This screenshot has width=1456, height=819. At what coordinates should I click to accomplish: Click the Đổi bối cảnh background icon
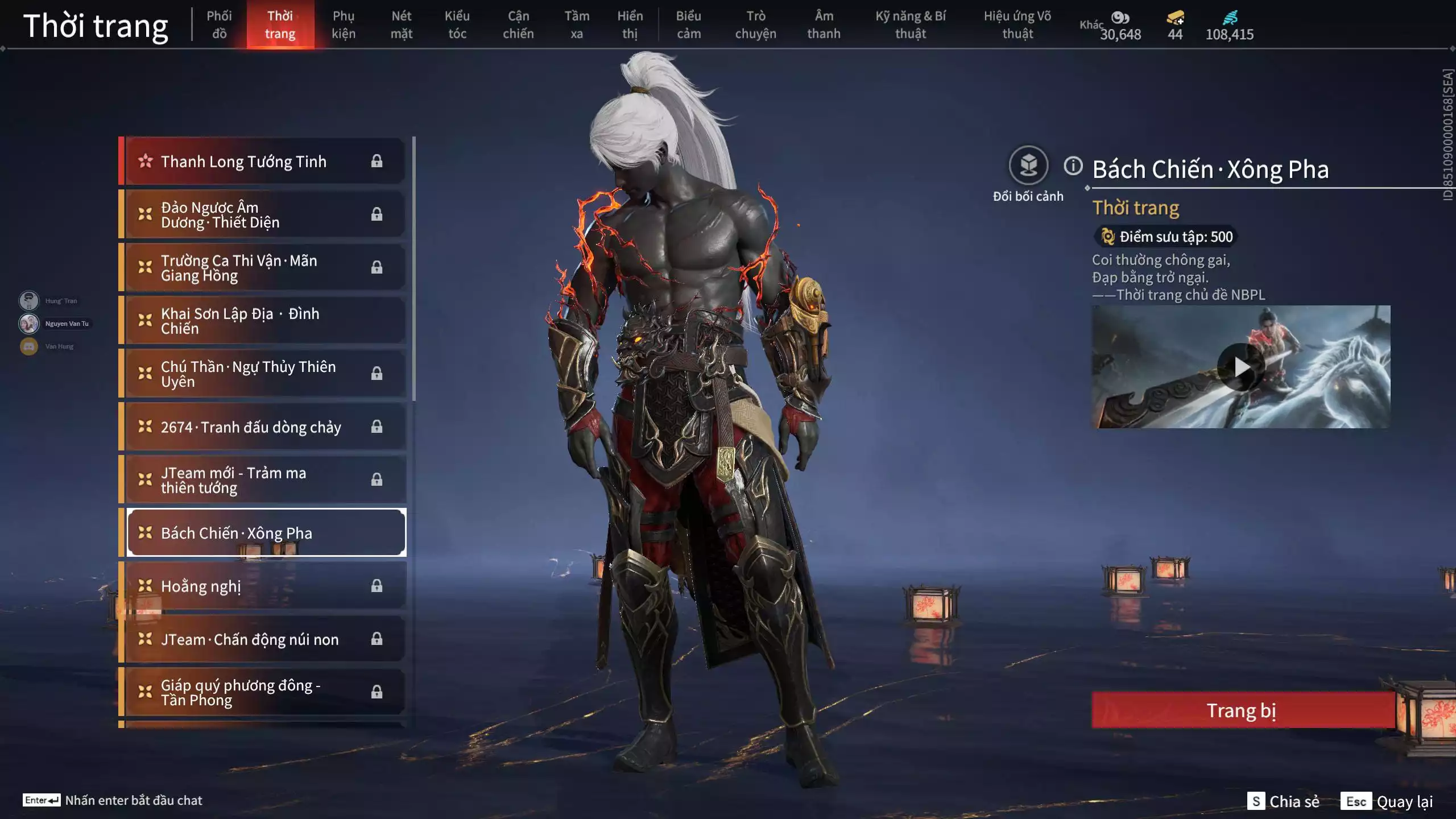1028,166
